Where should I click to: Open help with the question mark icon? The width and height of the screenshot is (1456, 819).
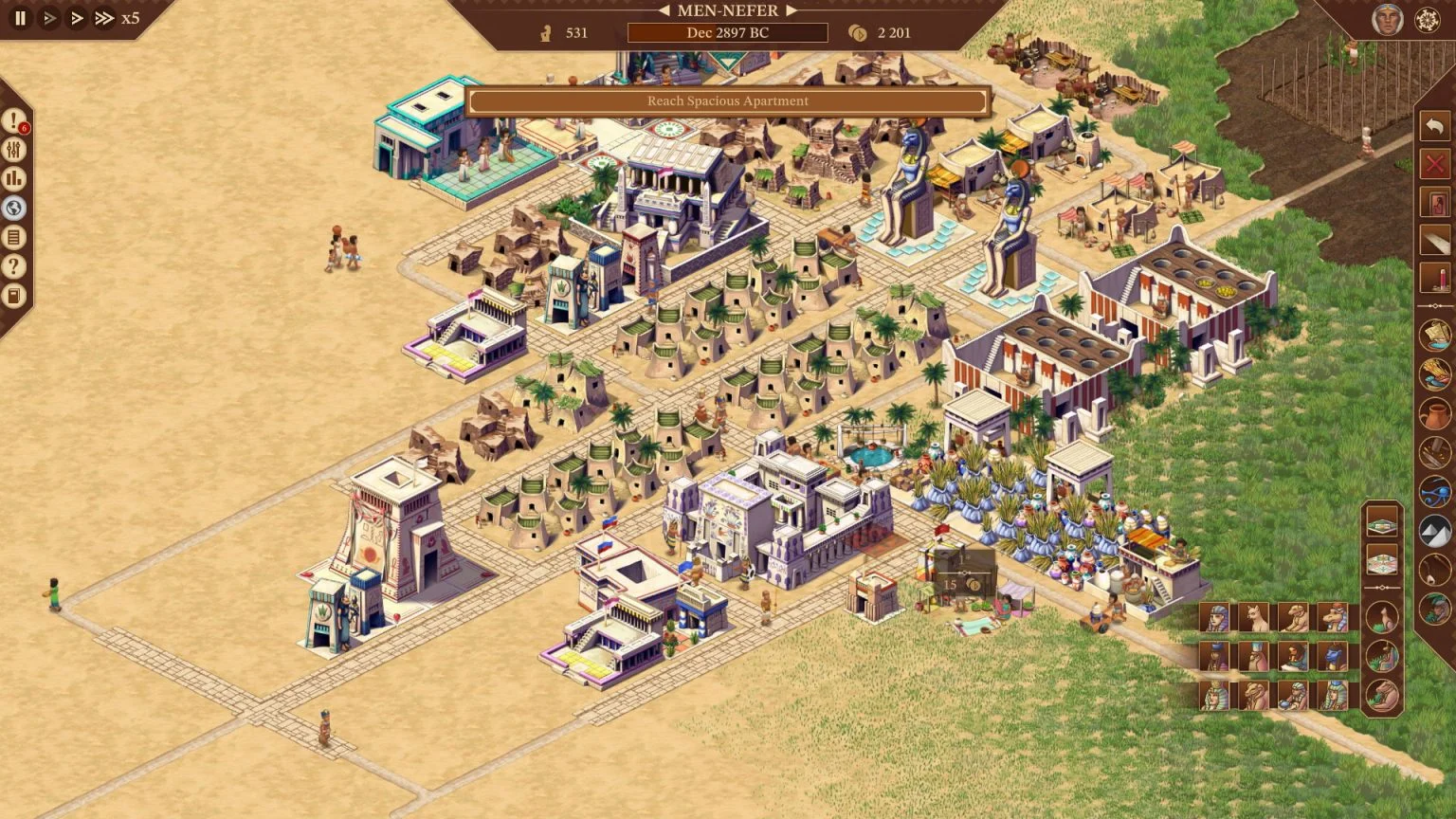pos(13,266)
